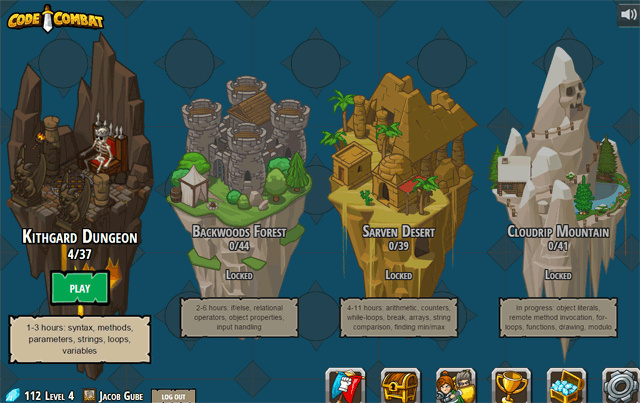
Task: Open the treasure chest items menu
Action: (x=400, y=386)
